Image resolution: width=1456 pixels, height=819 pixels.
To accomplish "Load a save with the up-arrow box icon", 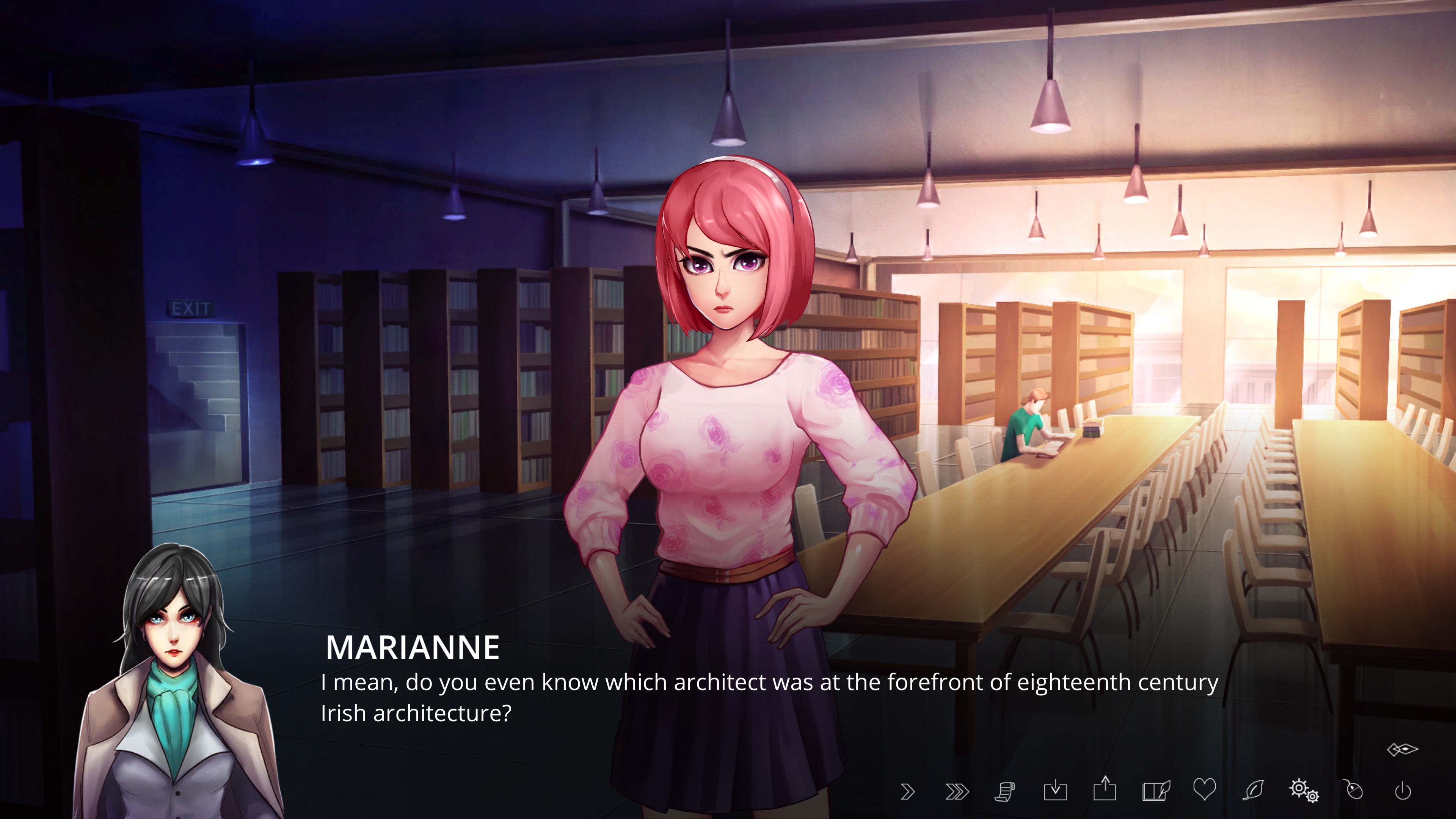I will (1105, 789).
